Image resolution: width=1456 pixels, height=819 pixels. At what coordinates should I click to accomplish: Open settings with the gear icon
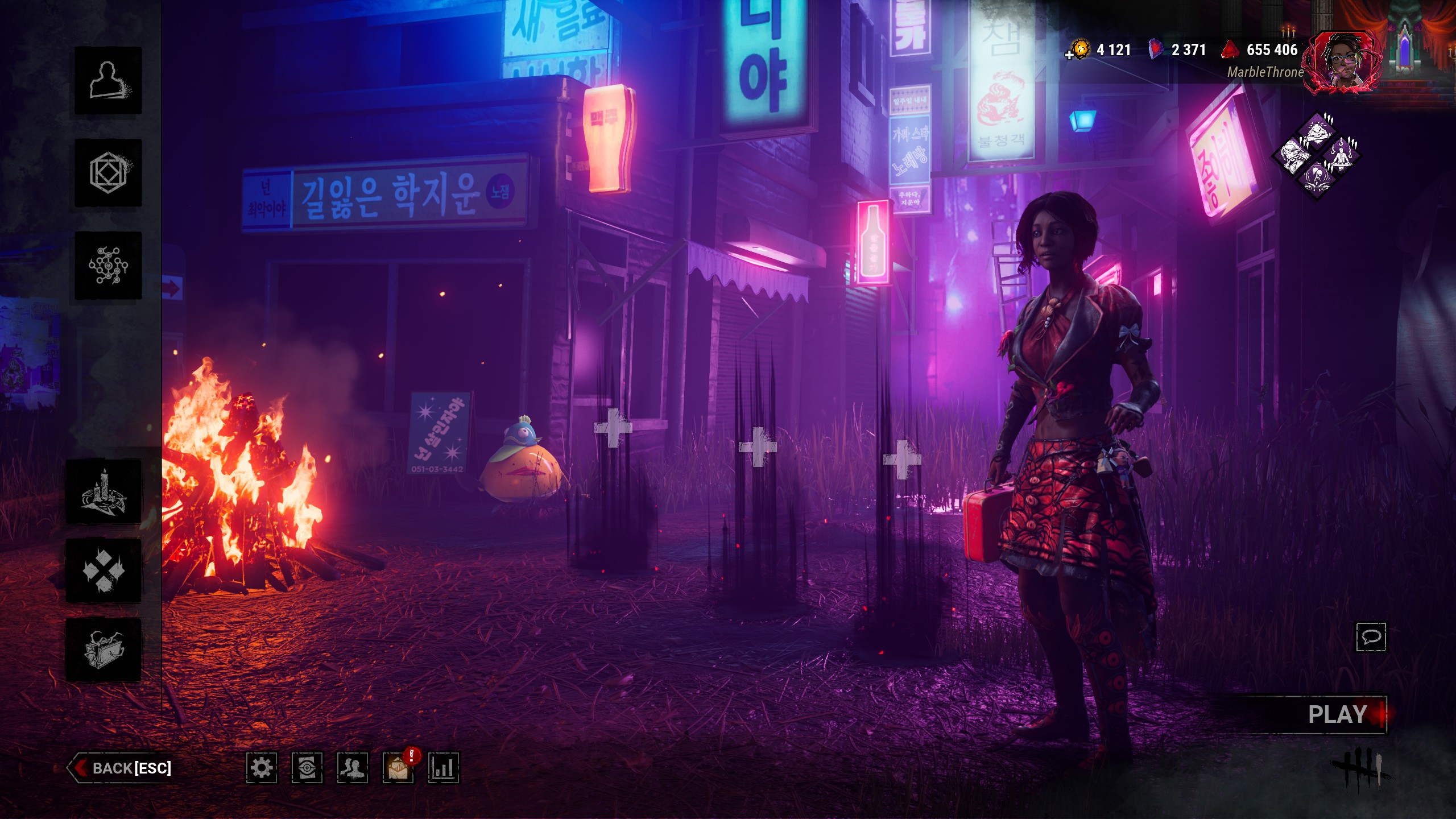coord(262,768)
